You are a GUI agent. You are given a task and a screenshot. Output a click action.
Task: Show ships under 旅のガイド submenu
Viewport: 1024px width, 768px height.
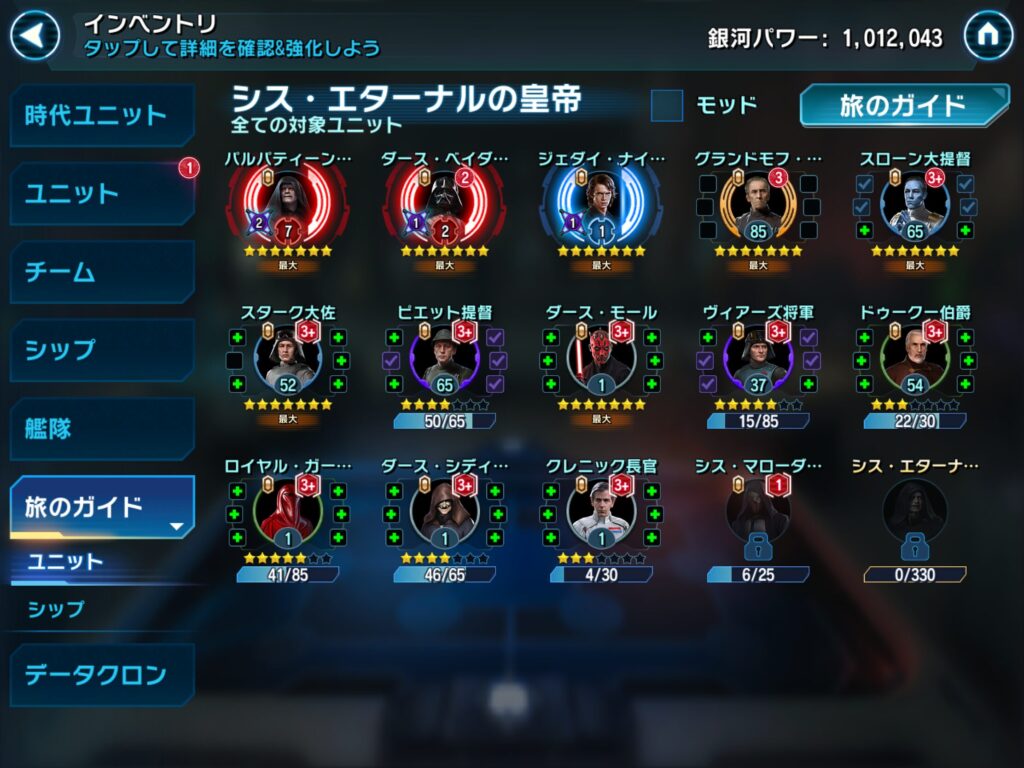point(57,608)
